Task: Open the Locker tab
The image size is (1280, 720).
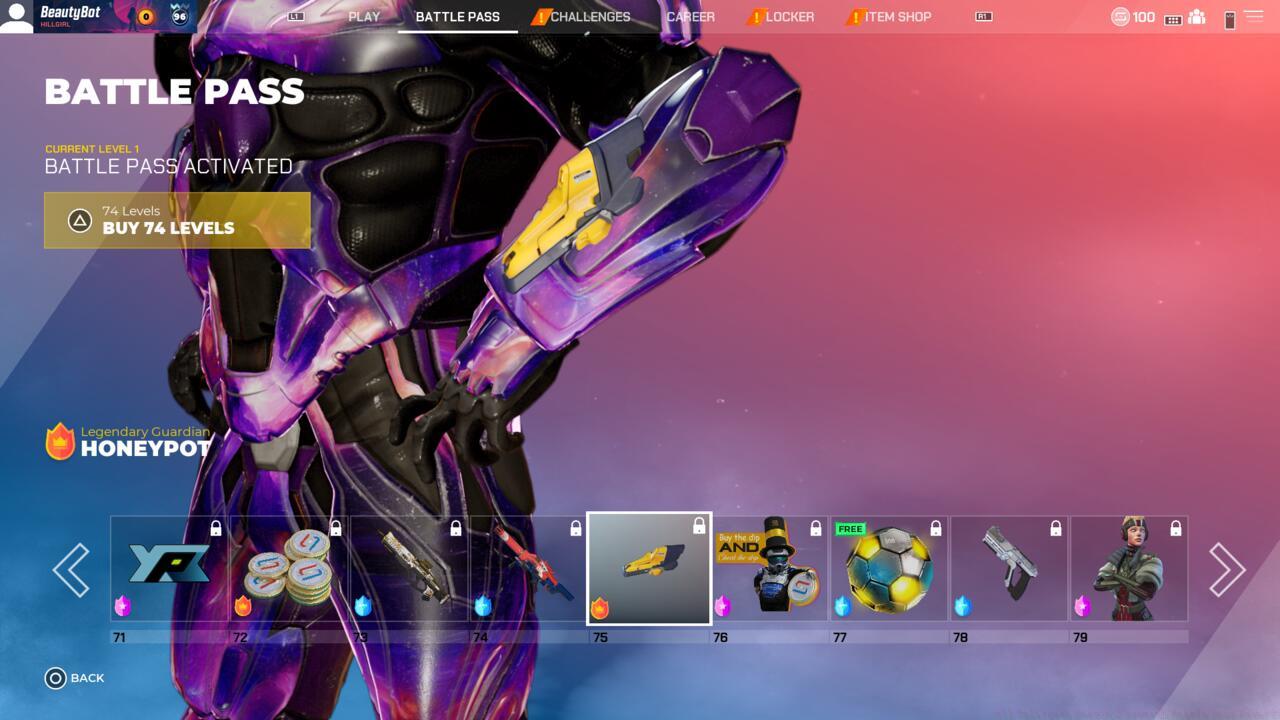Action: 789,17
